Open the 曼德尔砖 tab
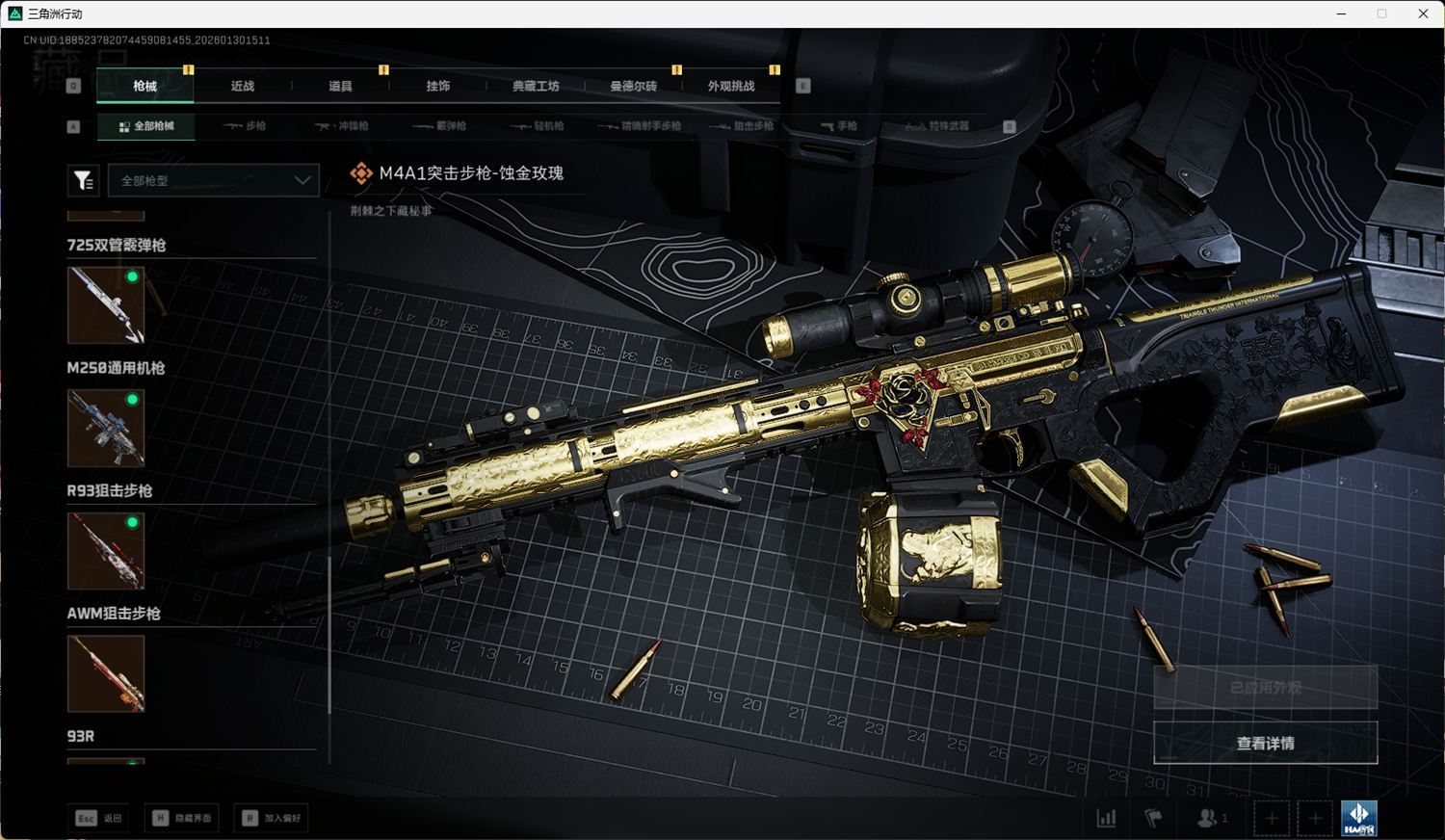 pyautogui.click(x=633, y=86)
